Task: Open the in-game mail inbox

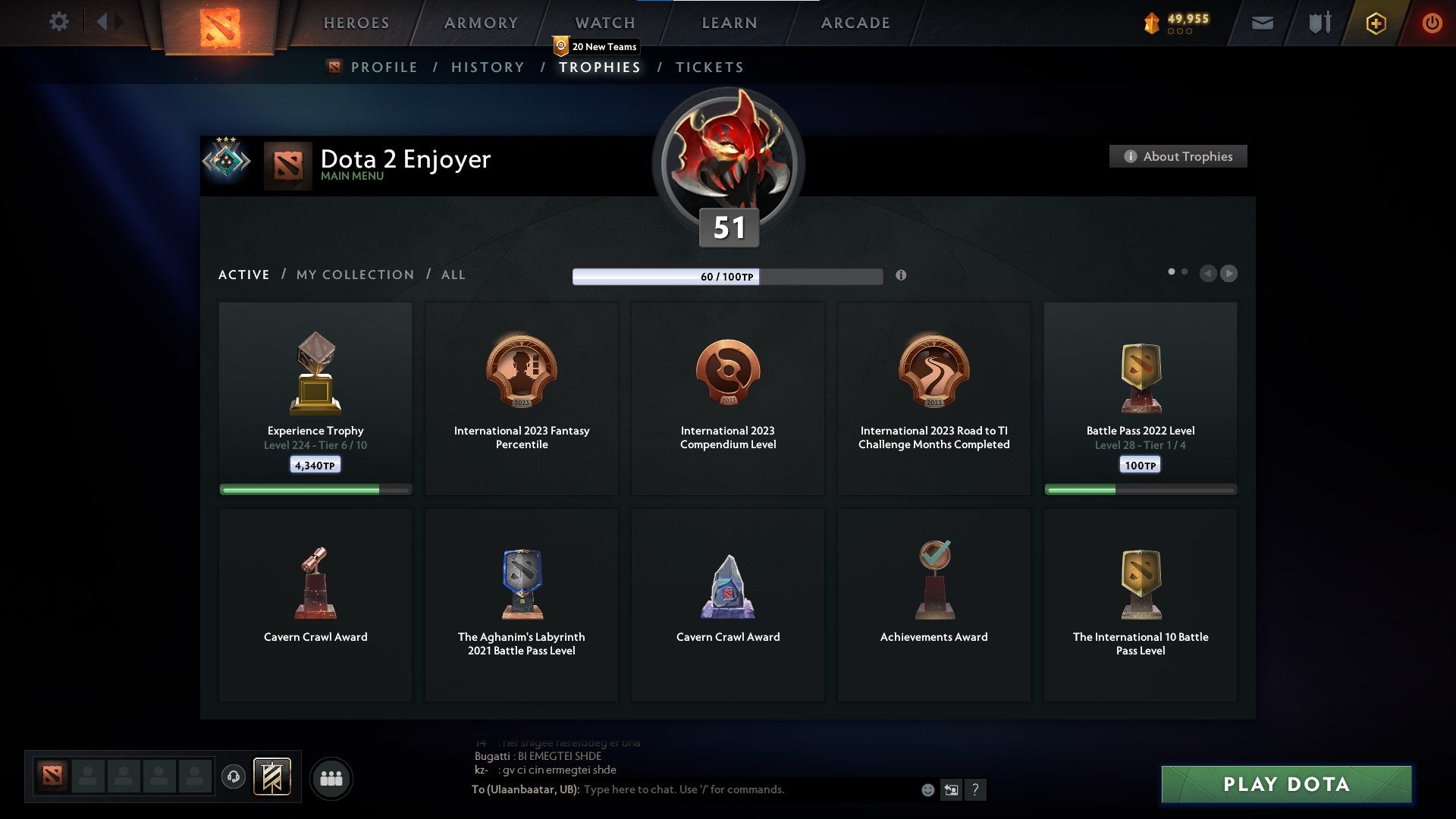Action: 1262,23
